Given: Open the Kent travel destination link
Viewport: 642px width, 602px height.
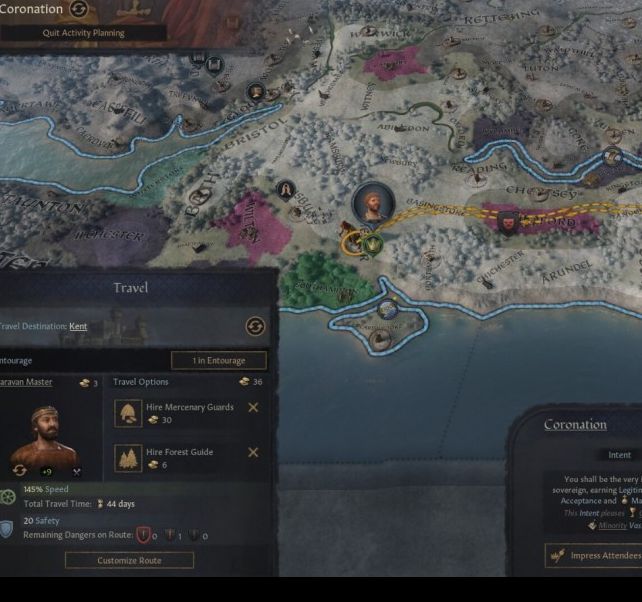Looking at the screenshot, I should 78,326.
